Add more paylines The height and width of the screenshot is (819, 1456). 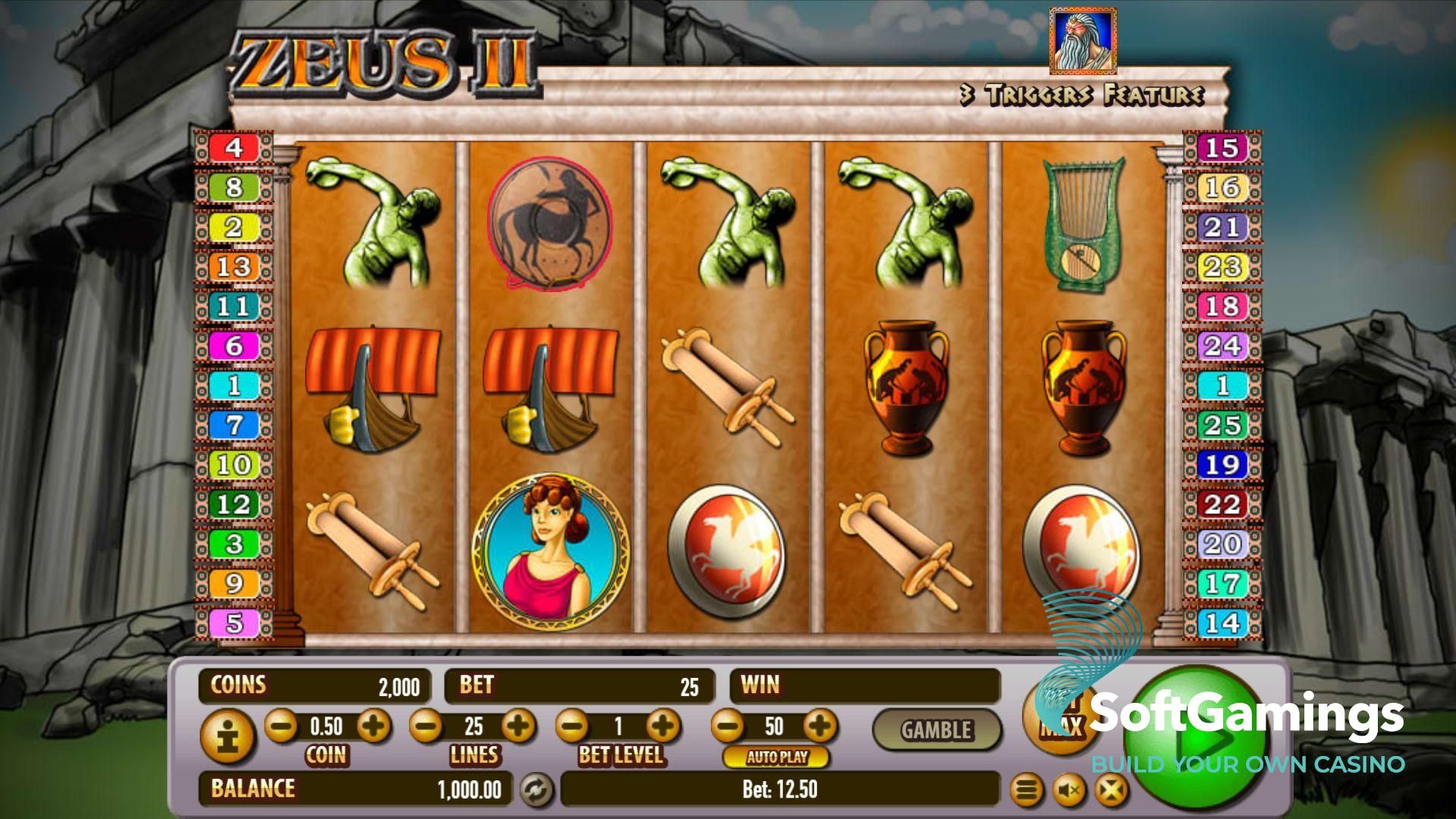pyautogui.click(x=519, y=726)
